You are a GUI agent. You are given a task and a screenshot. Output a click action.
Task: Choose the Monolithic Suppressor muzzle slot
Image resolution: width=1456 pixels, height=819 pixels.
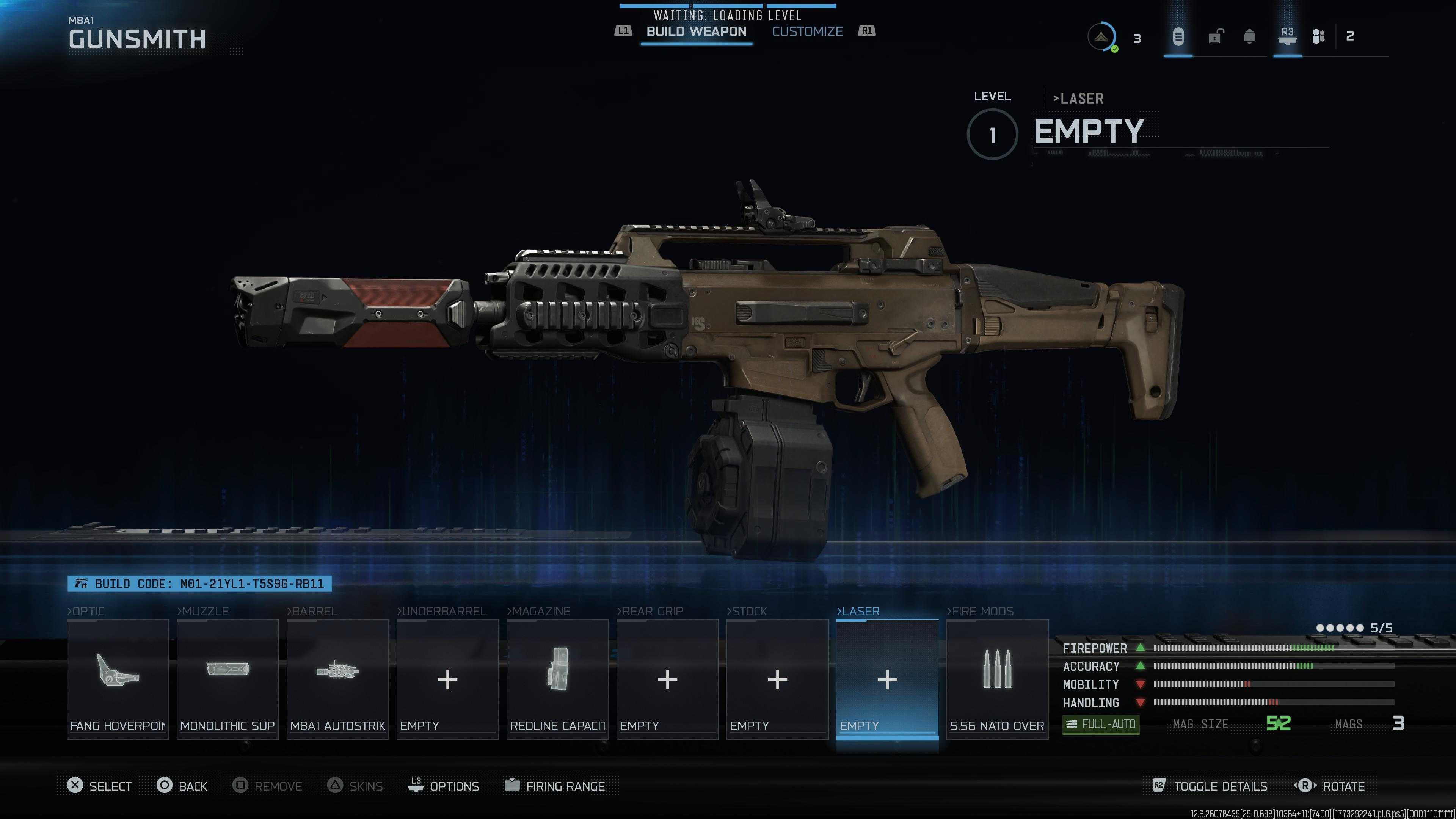227,679
